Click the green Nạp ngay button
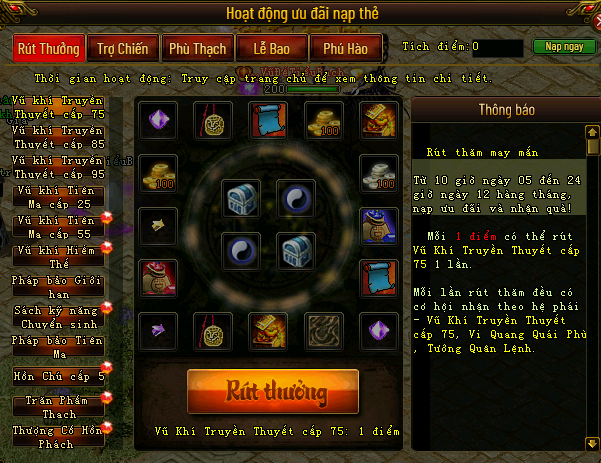The width and height of the screenshot is (601, 463). (558, 47)
